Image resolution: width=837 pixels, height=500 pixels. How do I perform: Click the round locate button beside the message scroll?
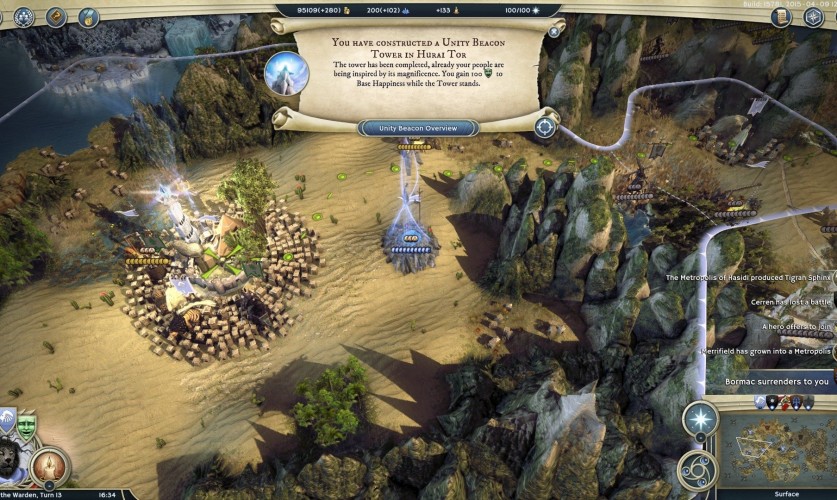coord(545,127)
